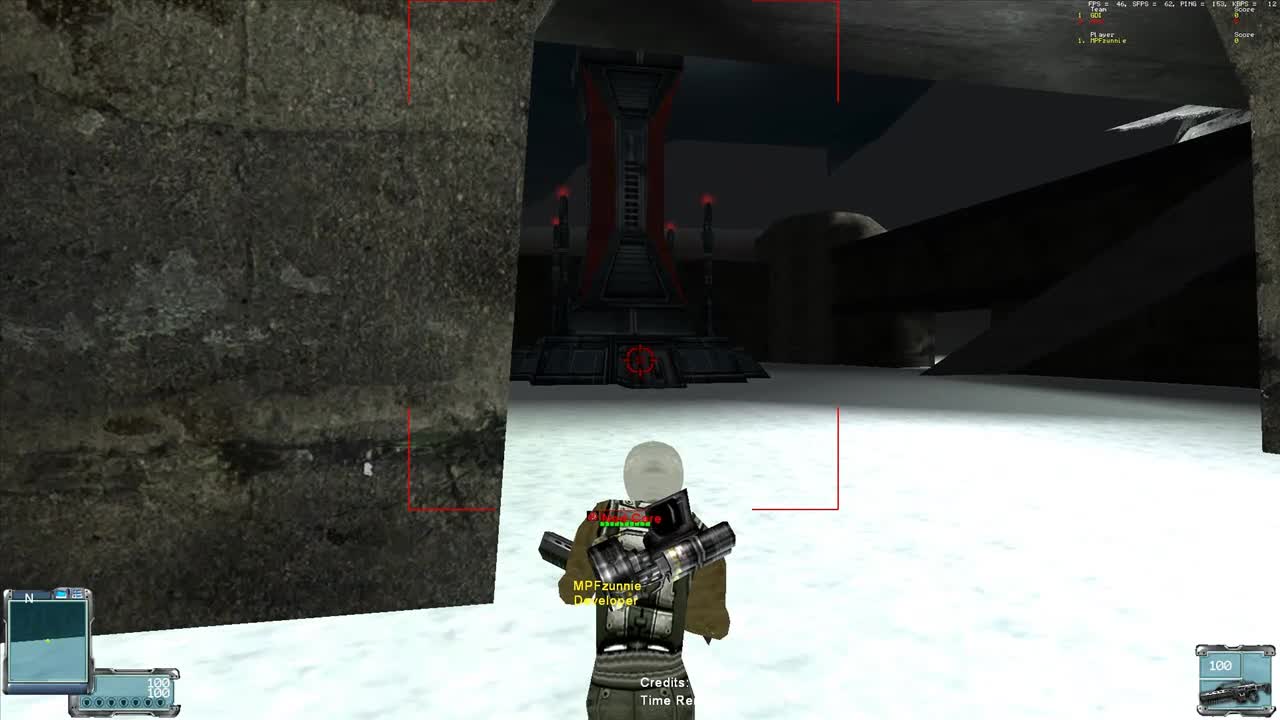Click the small blue screen icon atop the radar

click(x=60, y=594)
